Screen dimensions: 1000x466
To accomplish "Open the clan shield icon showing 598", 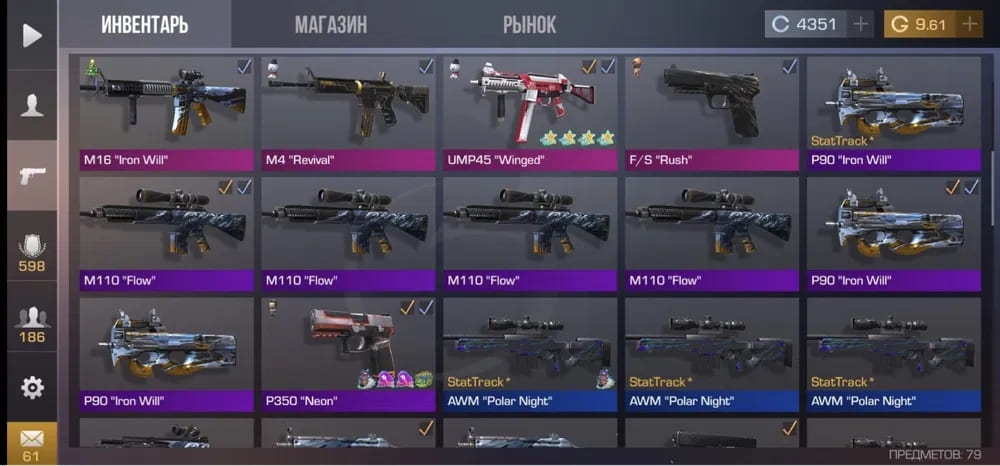I will coord(32,252).
